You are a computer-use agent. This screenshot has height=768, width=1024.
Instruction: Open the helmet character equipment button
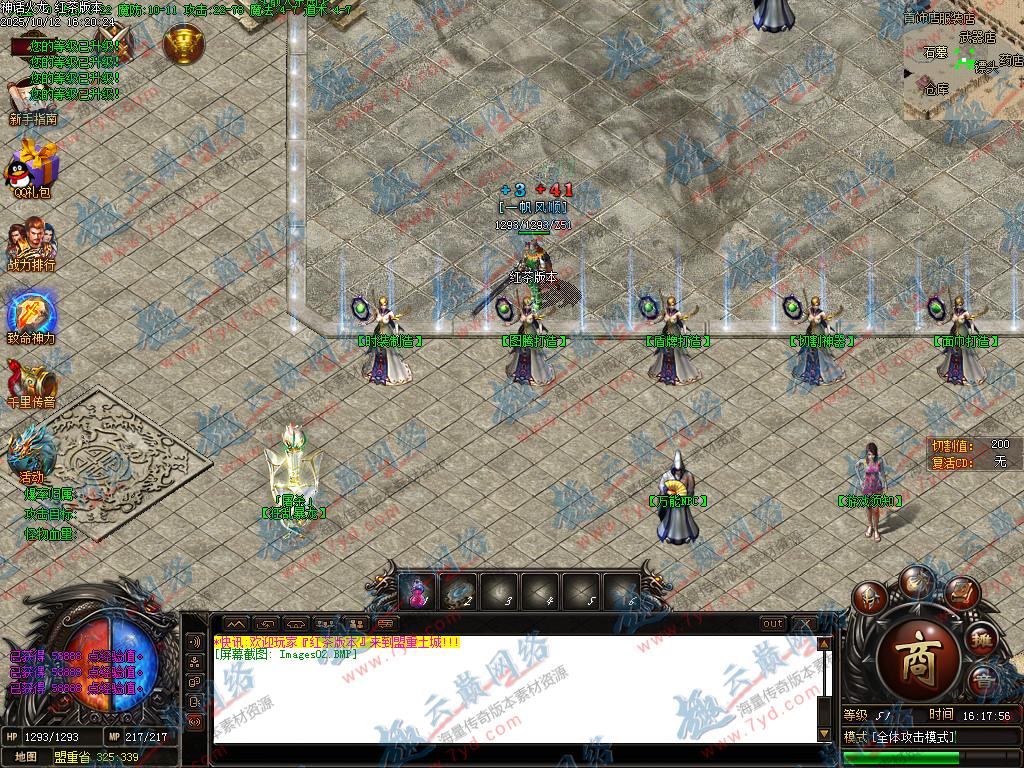point(870,599)
